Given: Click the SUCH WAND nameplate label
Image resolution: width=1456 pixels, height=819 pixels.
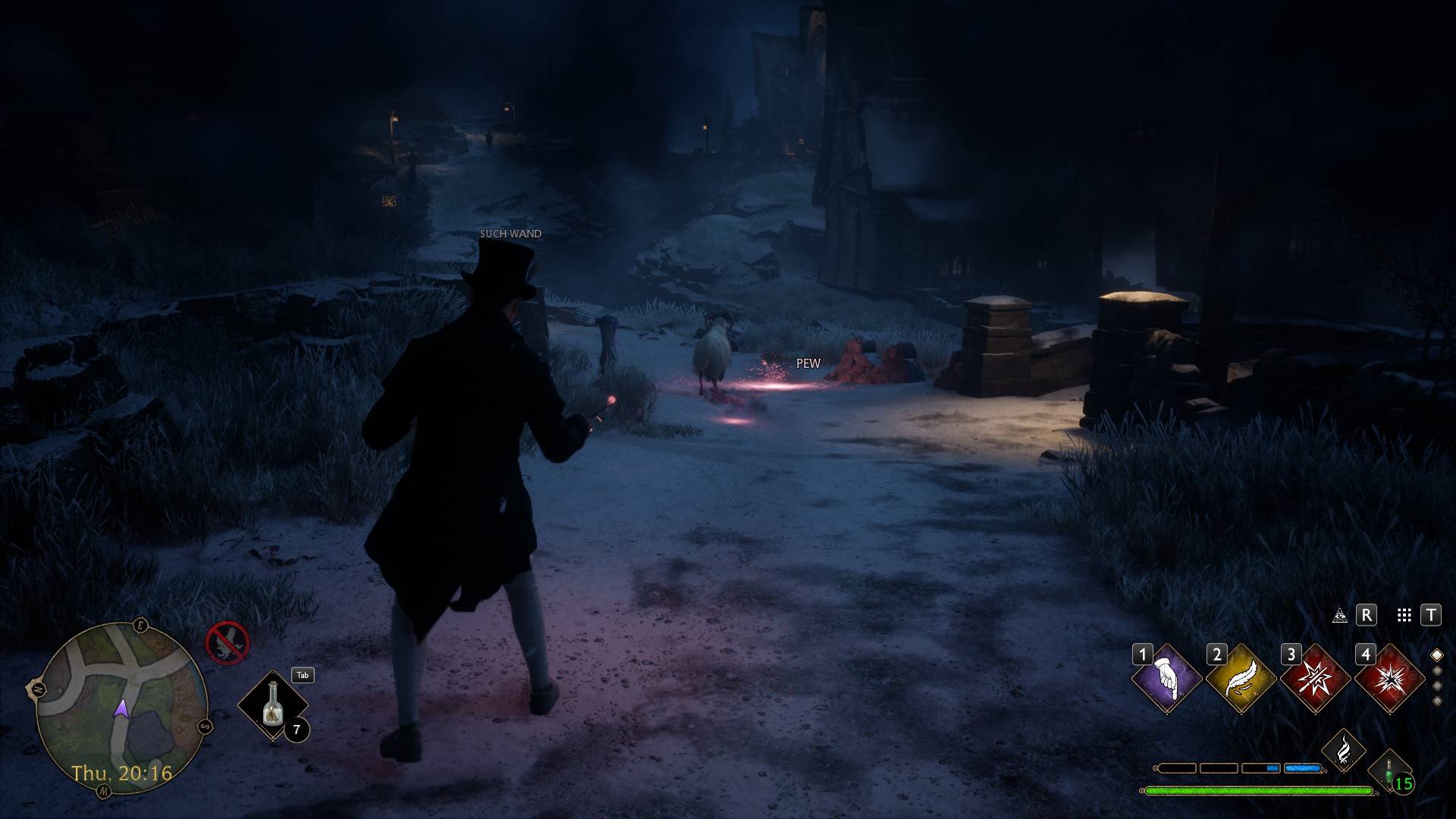Looking at the screenshot, I should 511,234.
